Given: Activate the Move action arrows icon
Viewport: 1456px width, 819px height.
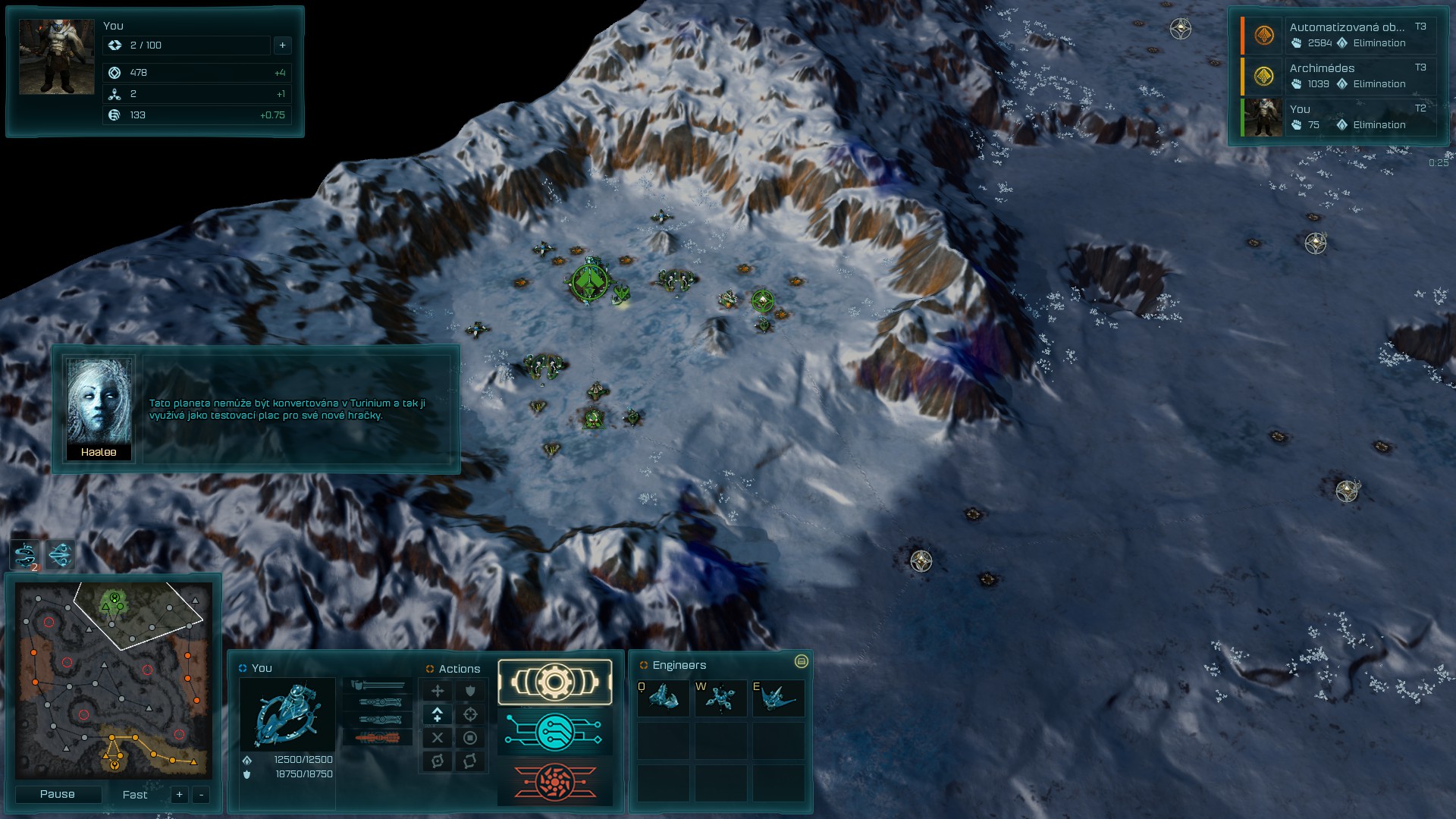Looking at the screenshot, I should [438, 691].
